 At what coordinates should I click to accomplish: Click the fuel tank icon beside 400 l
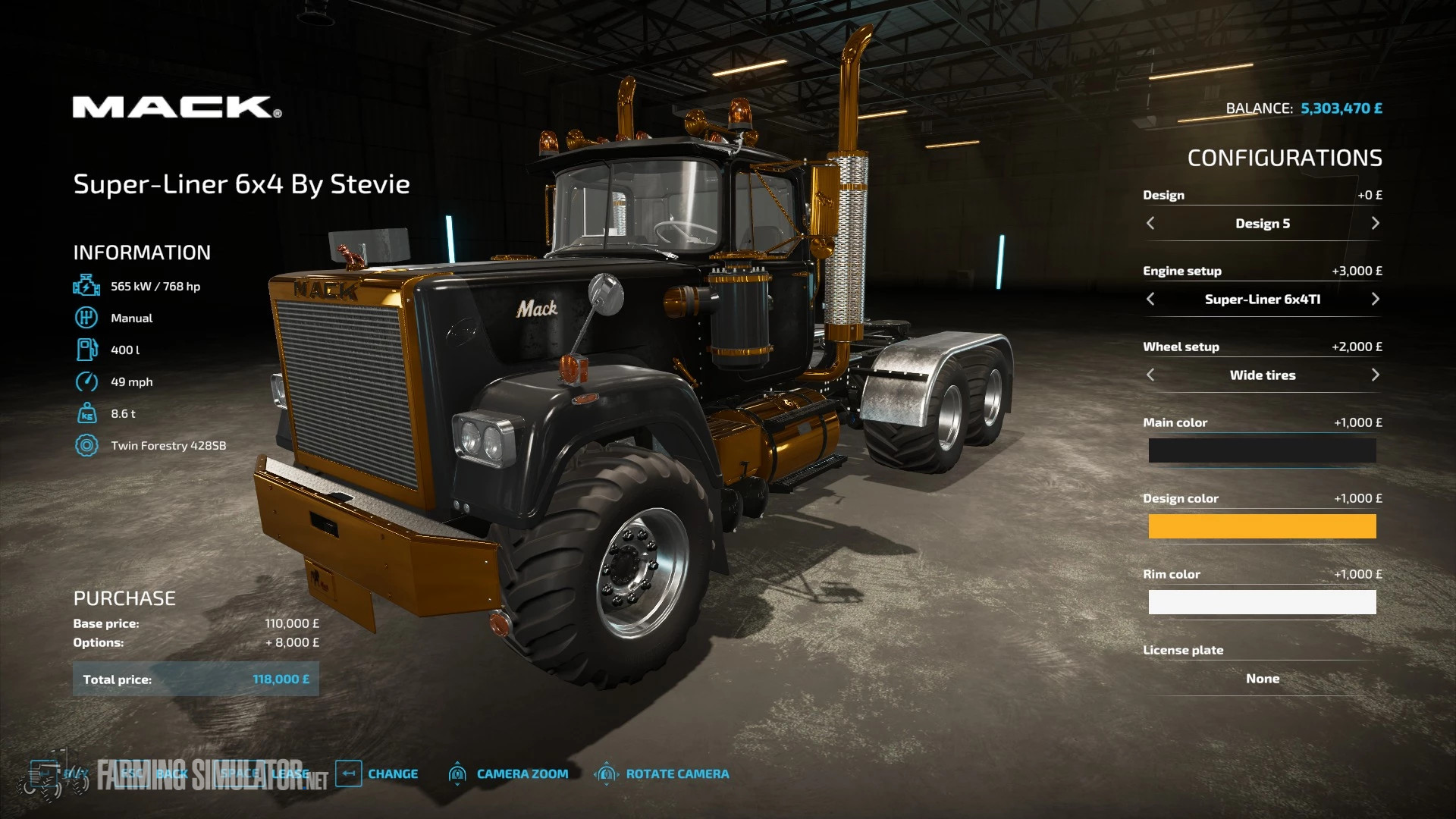(87, 350)
